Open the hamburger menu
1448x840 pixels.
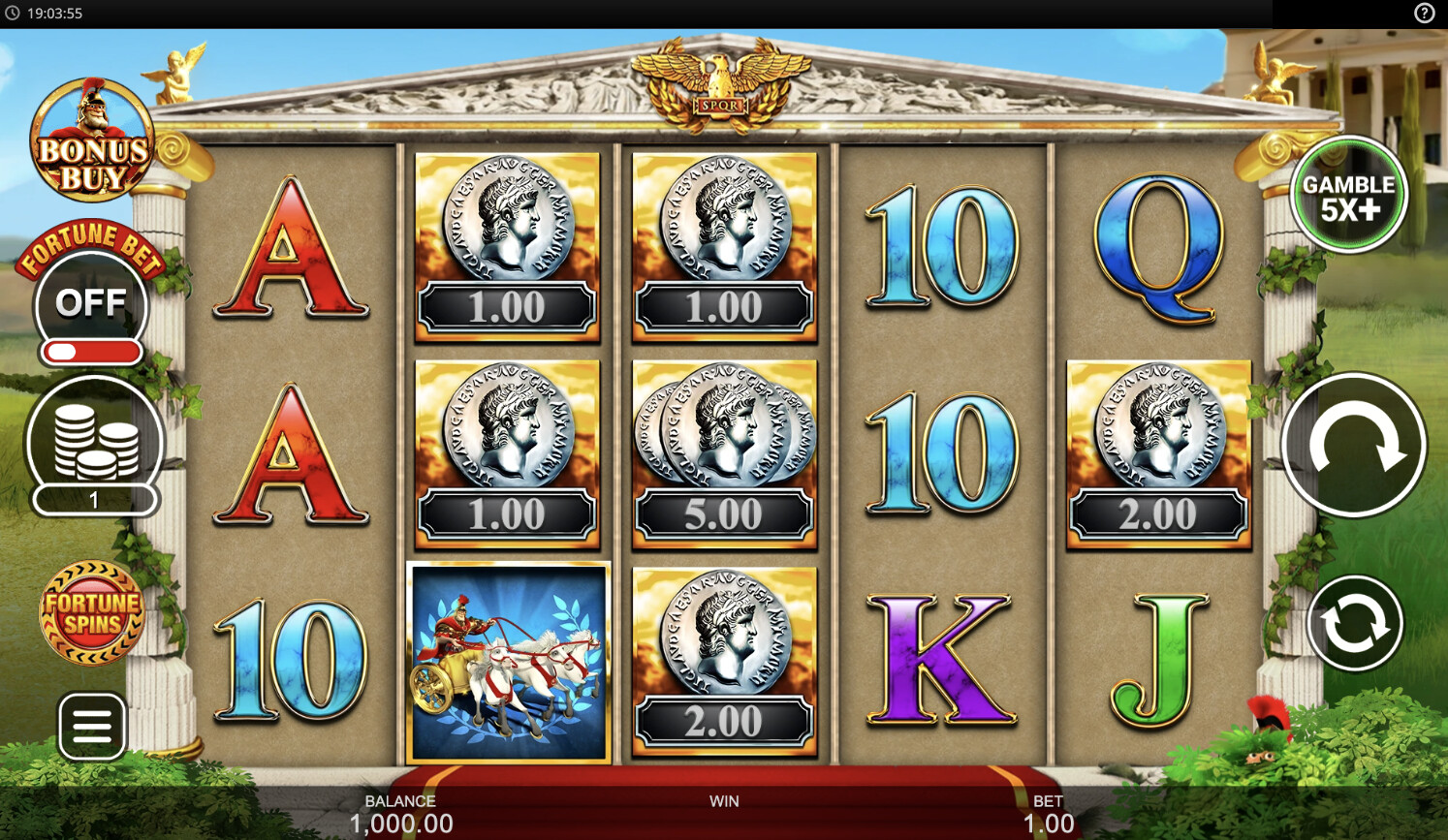tap(92, 726)
